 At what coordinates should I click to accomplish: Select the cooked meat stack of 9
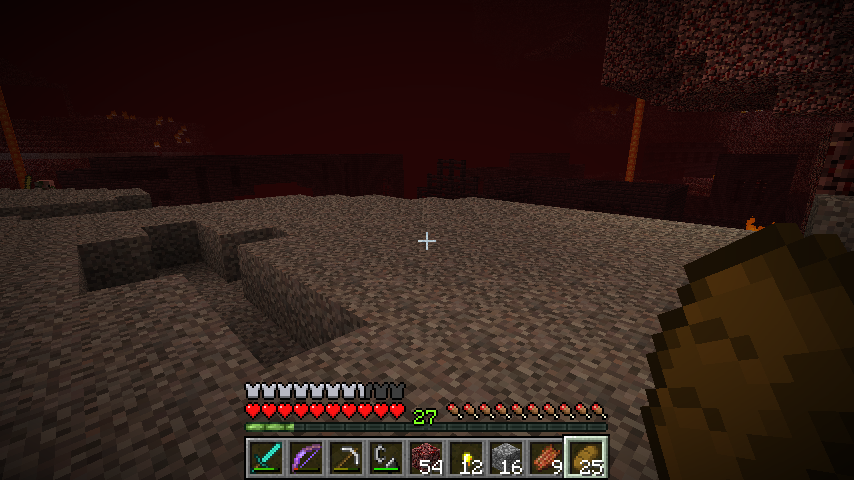coord(546,458)
